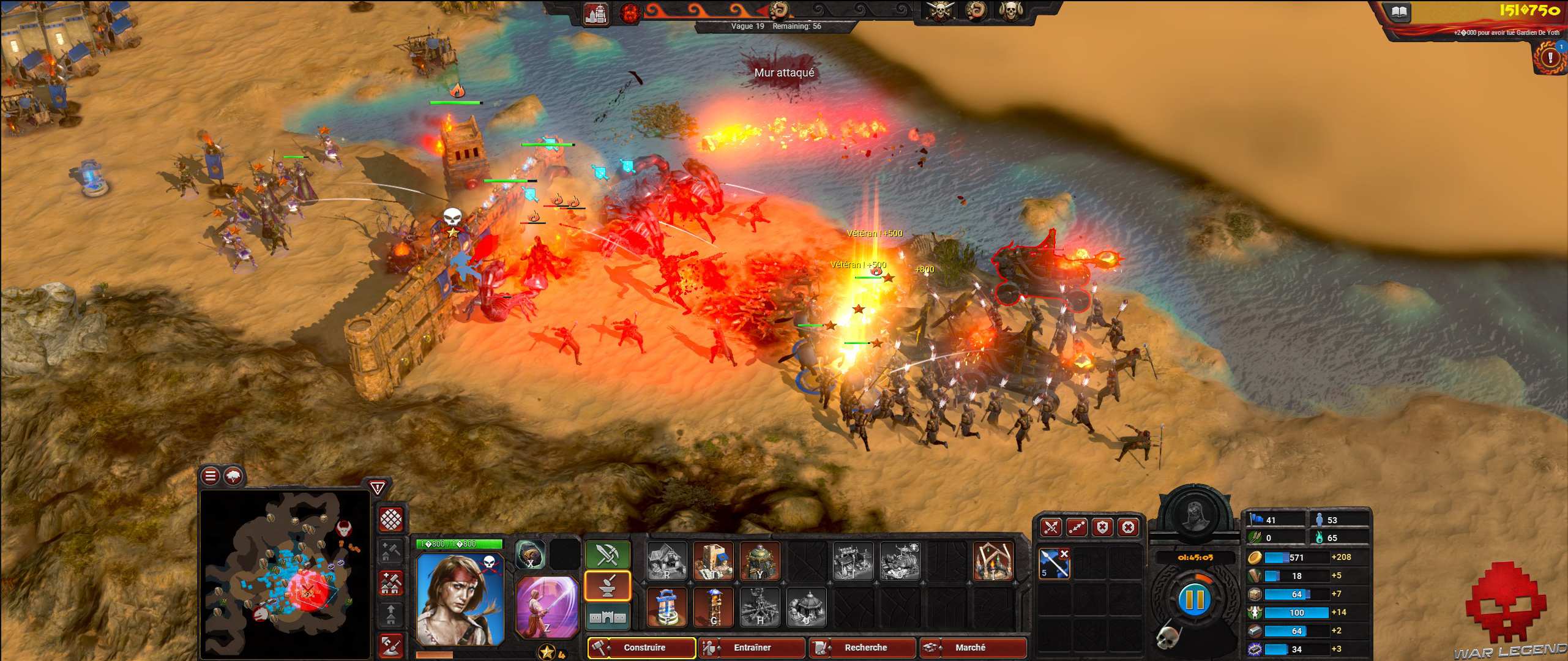Select the green crossed-swords military category icon
Image resolution: width=1568 pixels, height=661 pixels.
click(607, 555)
